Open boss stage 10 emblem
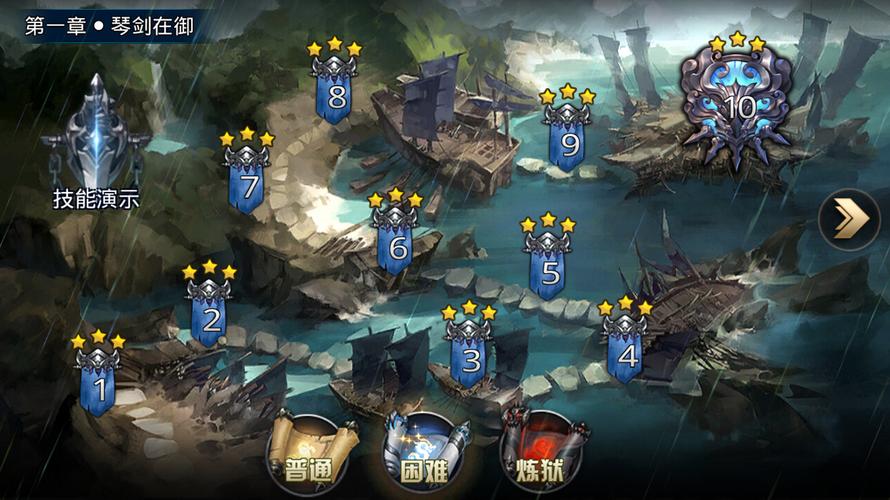Image resolution: width=890 pixels, height=500 pixels. point(738,105)
